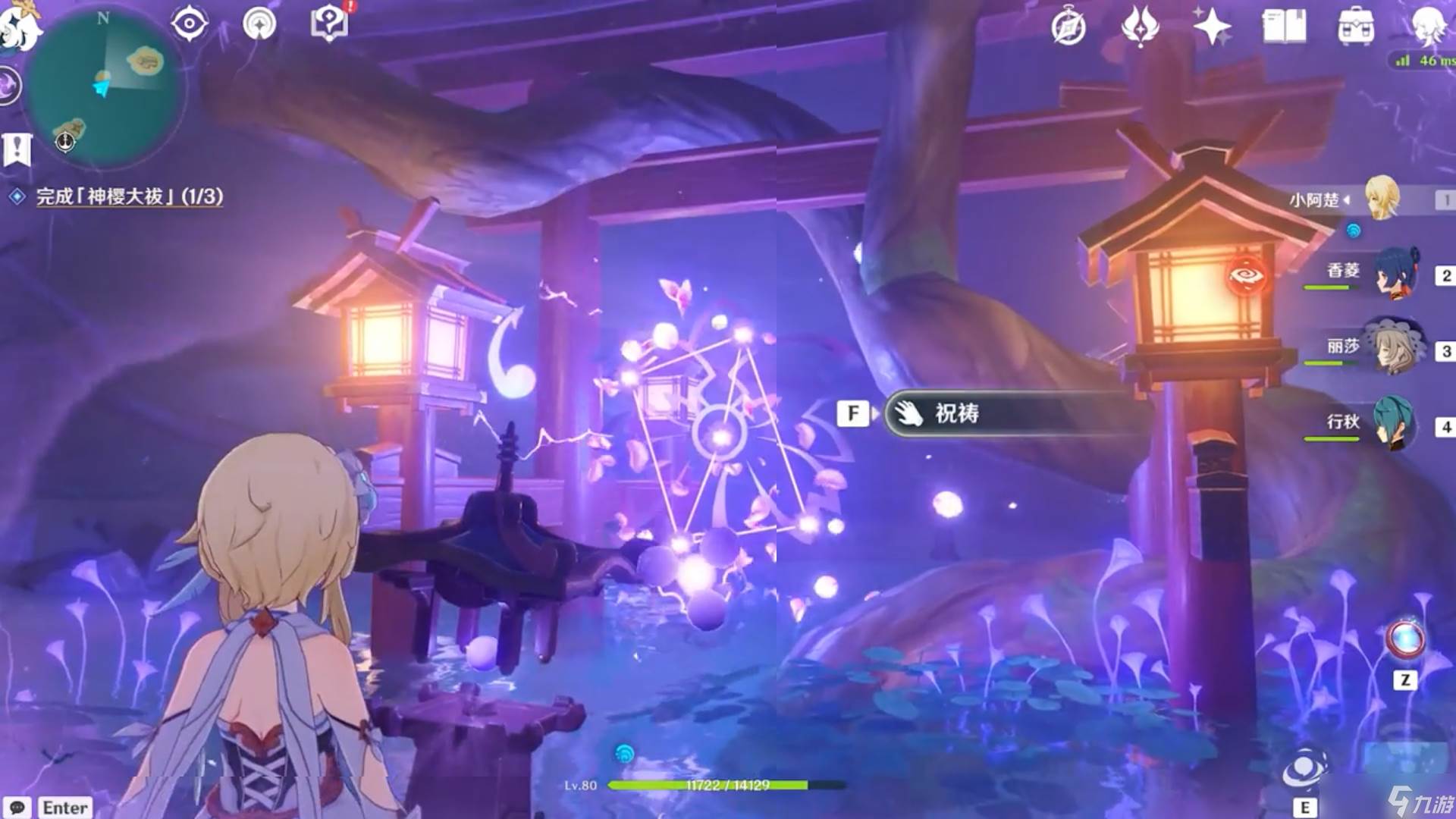The image size is (1456, 819).
Task: Open the quest bookmark exclamation icon
Action: 17,149
